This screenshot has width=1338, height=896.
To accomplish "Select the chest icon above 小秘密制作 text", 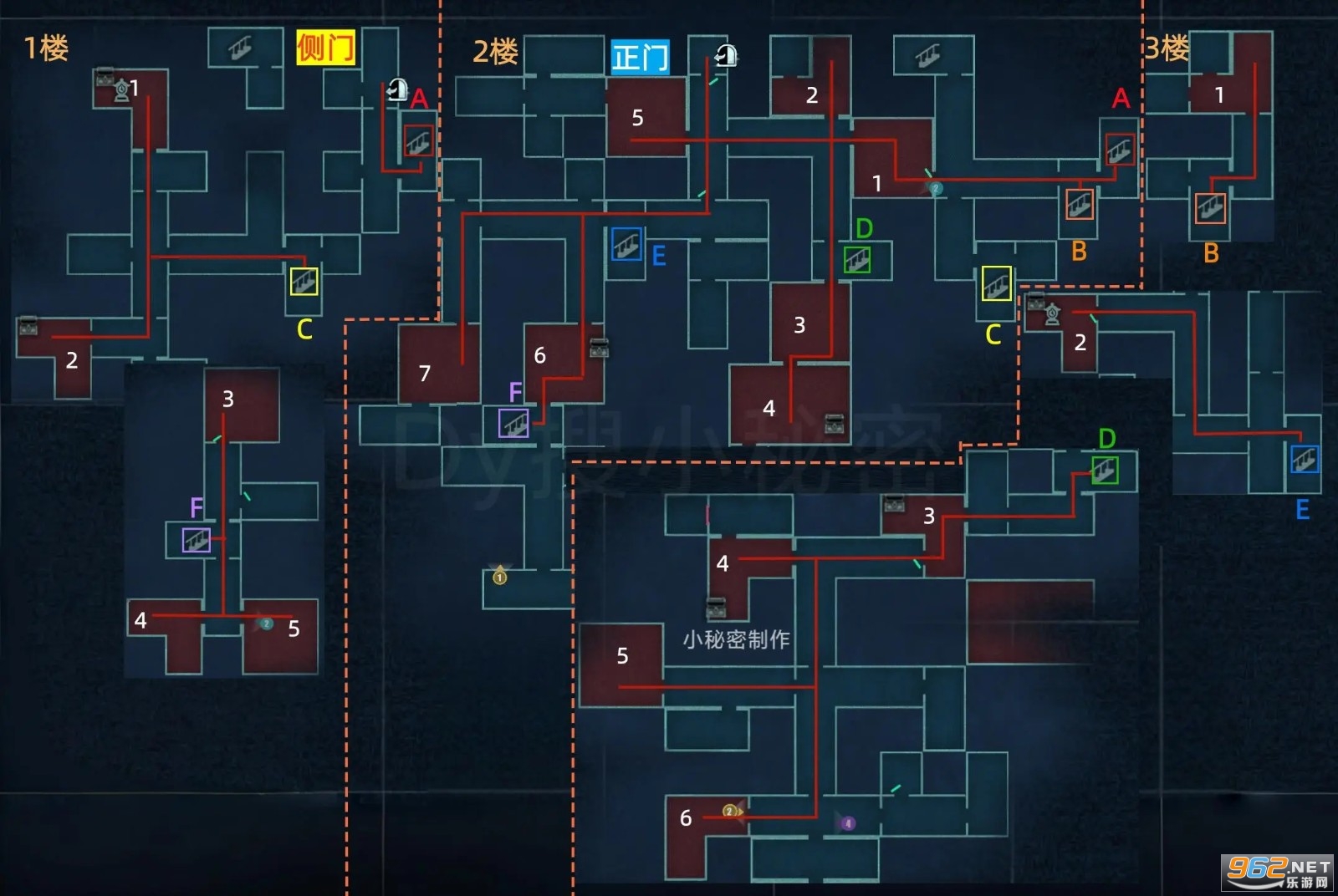I will click(716, 608).
